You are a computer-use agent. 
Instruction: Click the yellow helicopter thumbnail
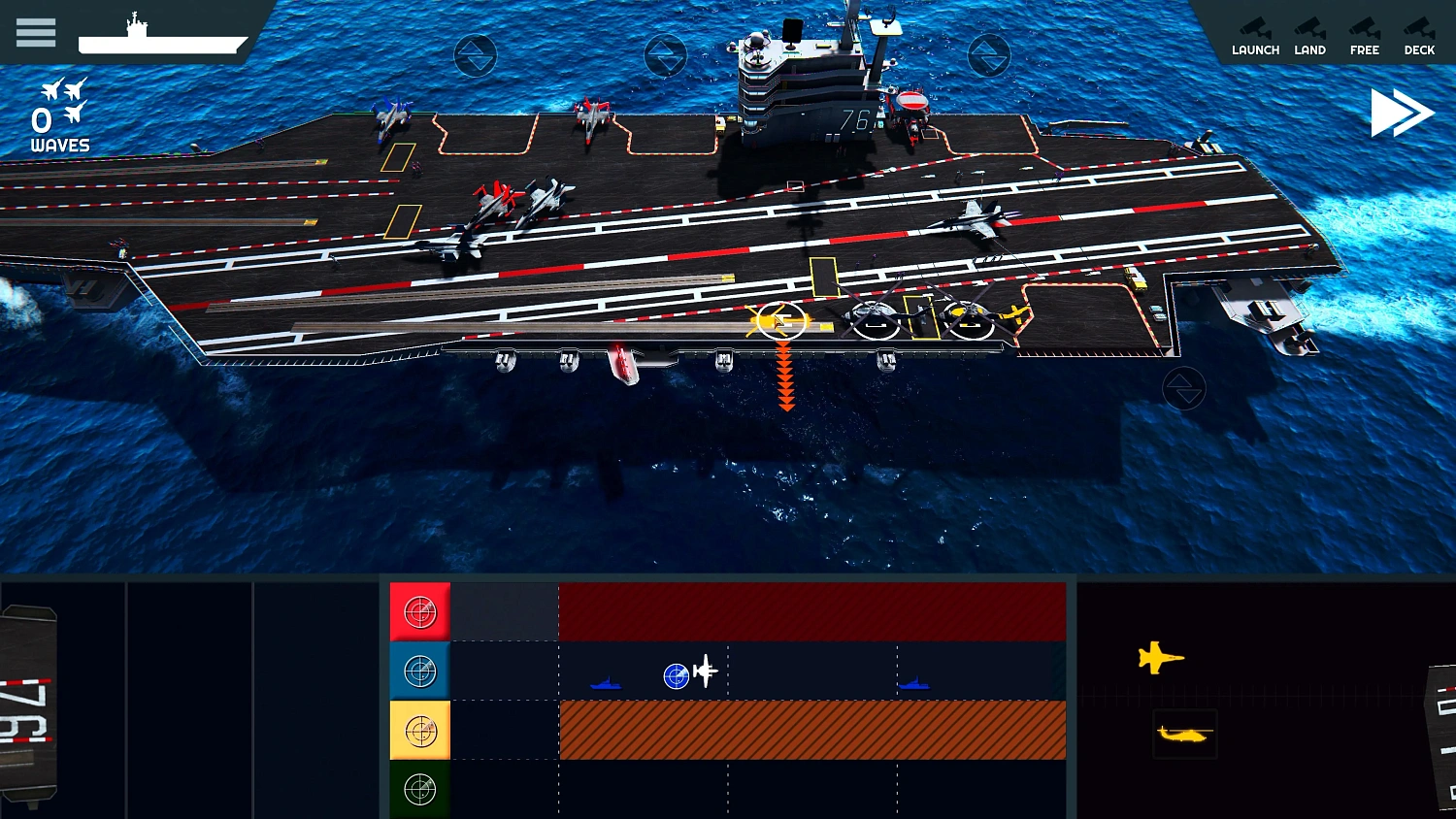click(x=1184, y=735)
